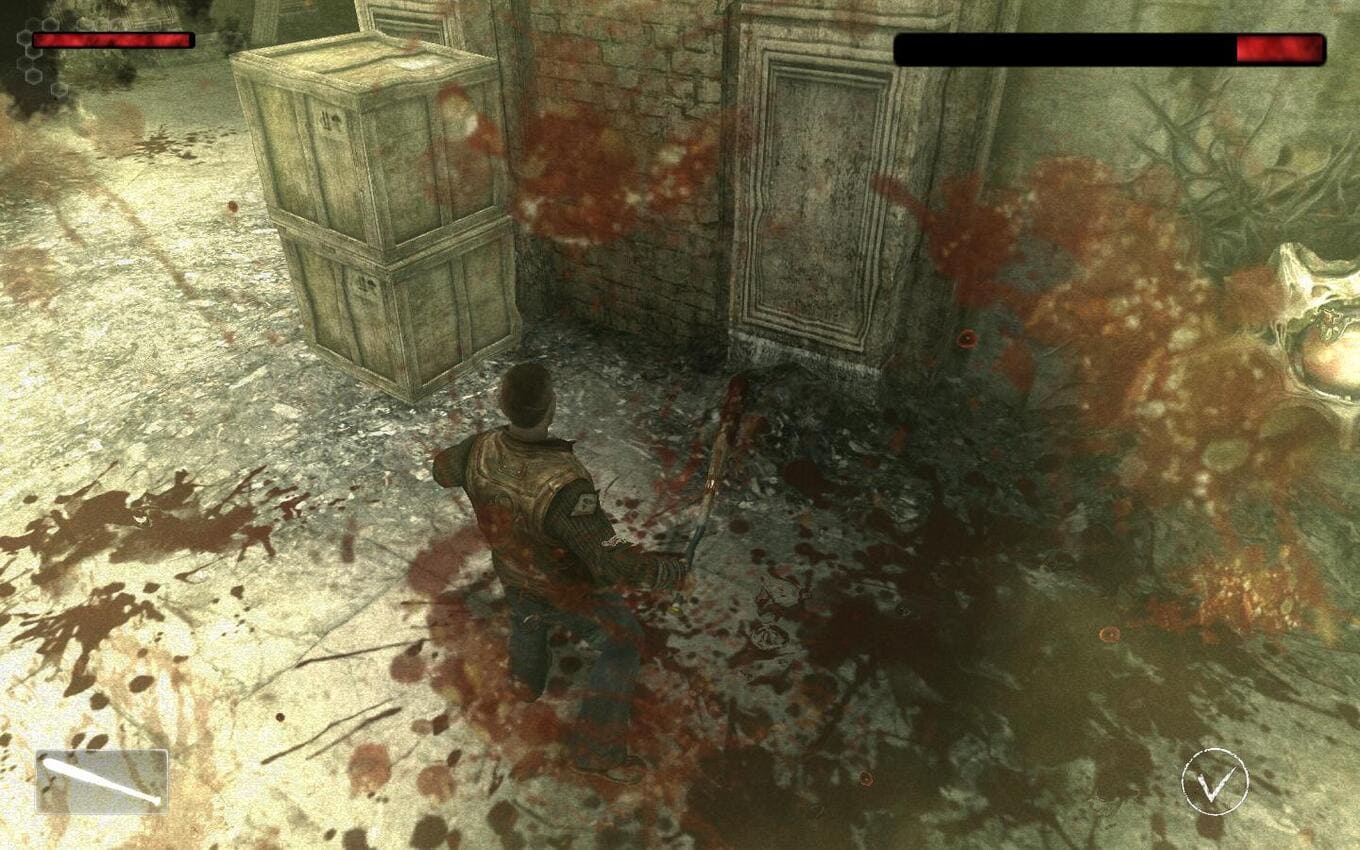Tap the circular checkmark button
Screen dimensions: 1360x850
click(x=1215, y=782)
